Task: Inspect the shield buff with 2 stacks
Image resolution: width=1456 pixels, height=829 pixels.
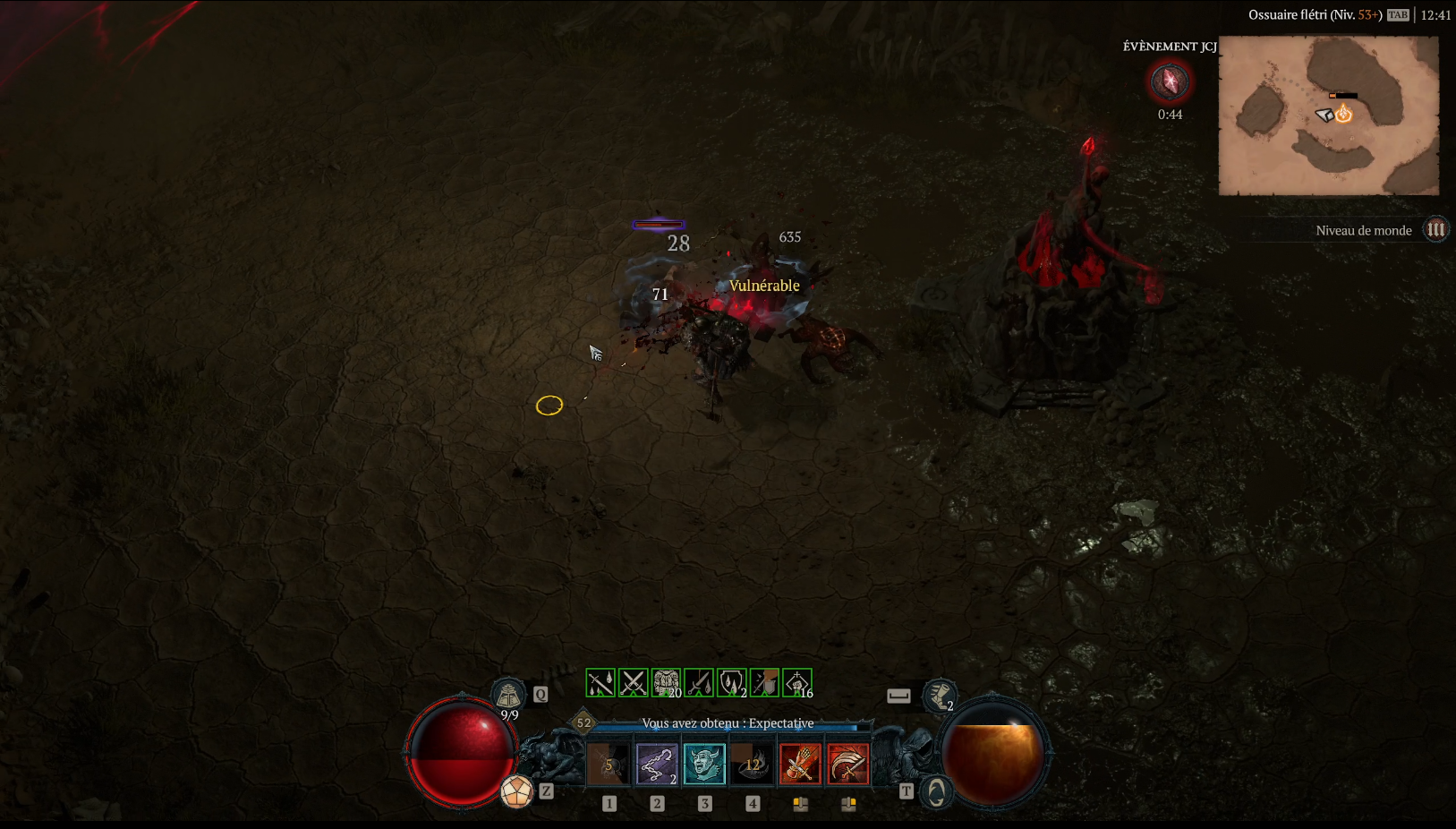Action: pyautogui.click(x=732, y=683)
